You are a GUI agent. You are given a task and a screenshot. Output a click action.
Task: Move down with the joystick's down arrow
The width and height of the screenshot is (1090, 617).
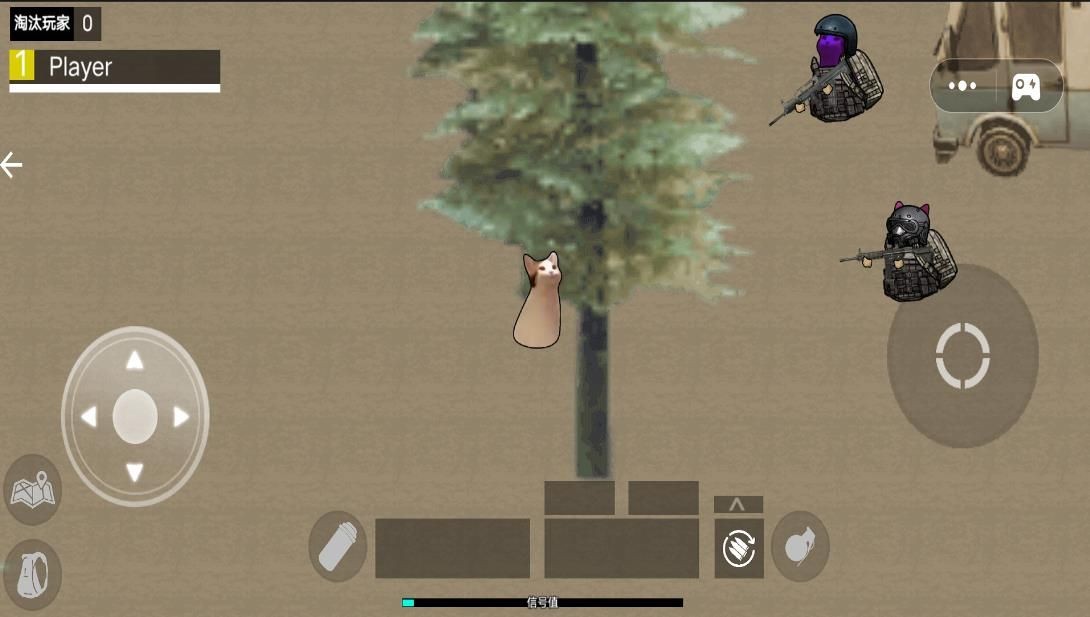pyautogui.click(x=135, y=471)
